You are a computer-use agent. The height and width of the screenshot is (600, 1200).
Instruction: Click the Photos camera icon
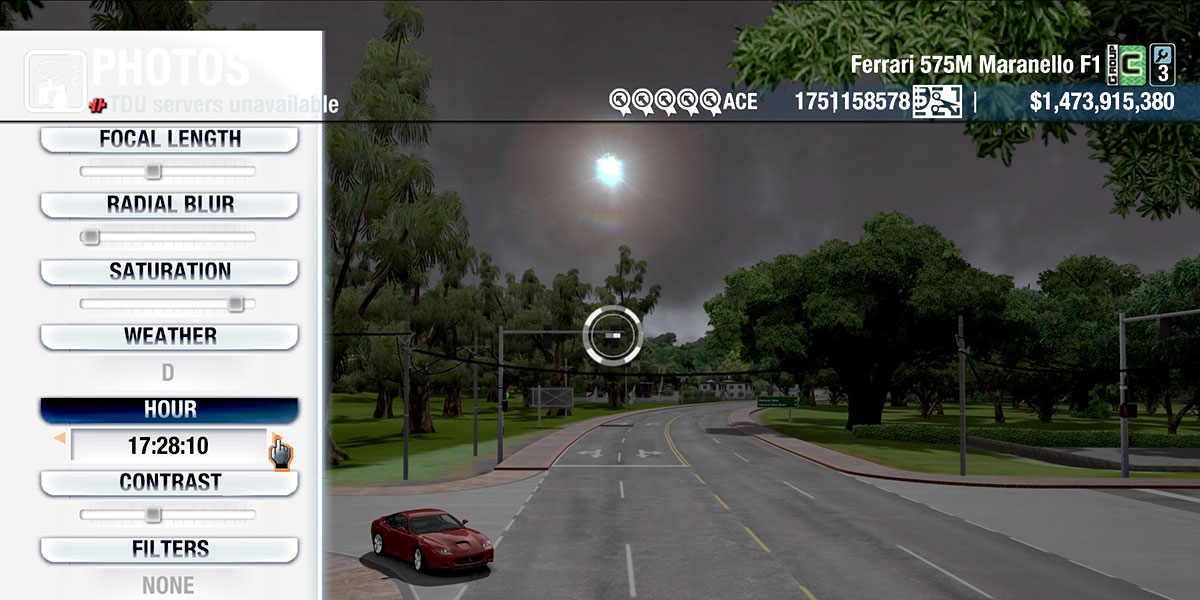click(x=54, y=80)
